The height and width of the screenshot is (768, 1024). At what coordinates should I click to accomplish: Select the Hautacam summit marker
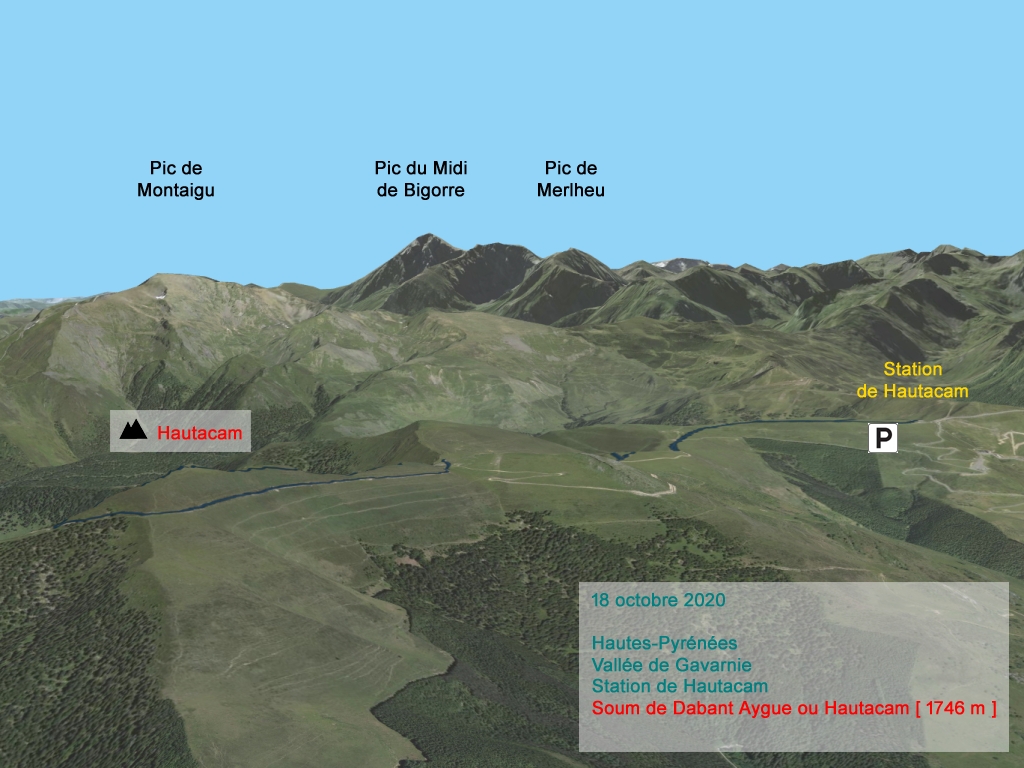click(x=133, y=431)
